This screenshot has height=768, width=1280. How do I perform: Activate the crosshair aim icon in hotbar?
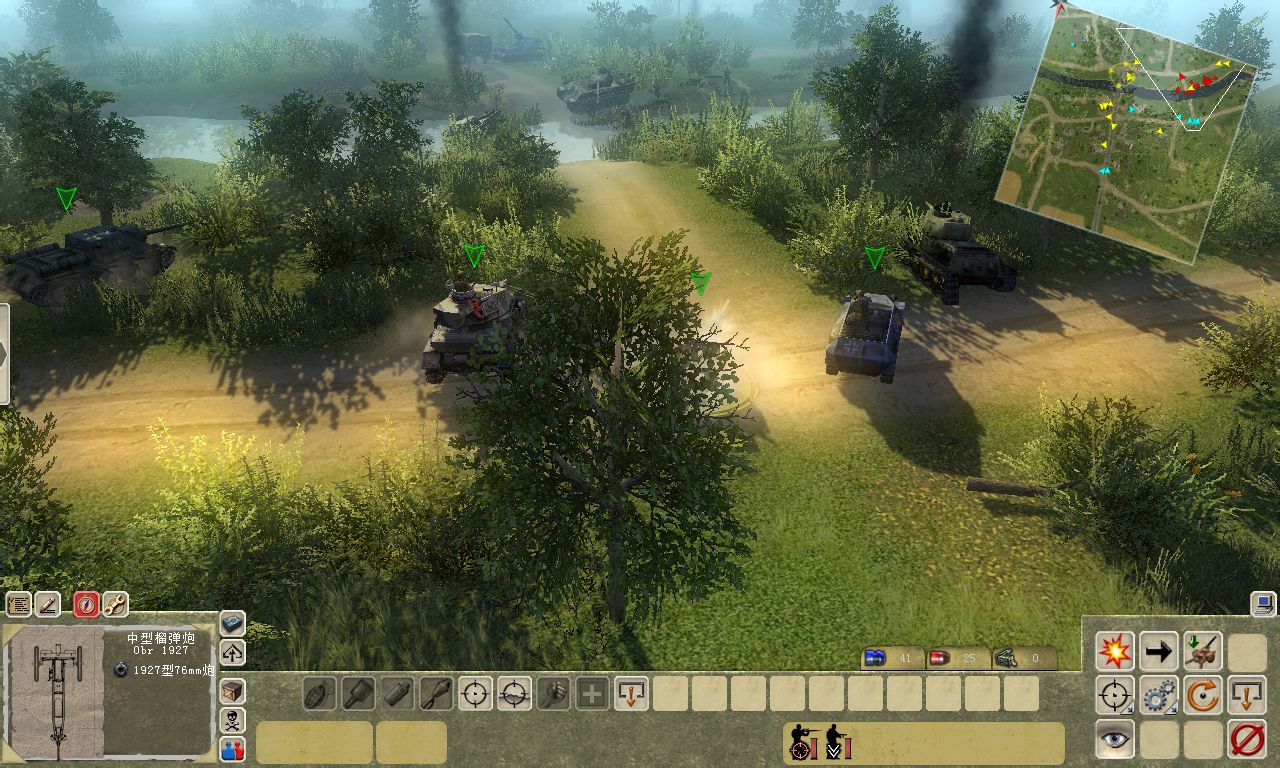click(x=475, y=693)
